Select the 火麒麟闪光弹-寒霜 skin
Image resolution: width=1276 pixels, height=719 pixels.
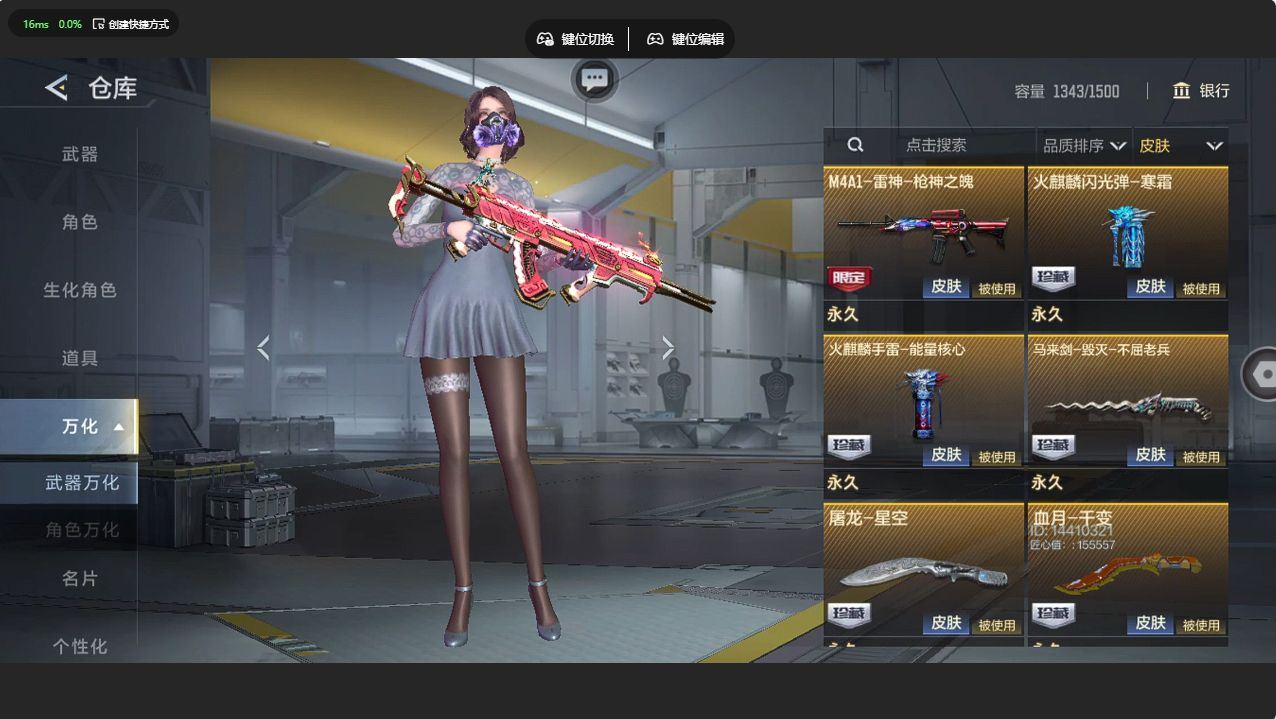pos(1127,235)
